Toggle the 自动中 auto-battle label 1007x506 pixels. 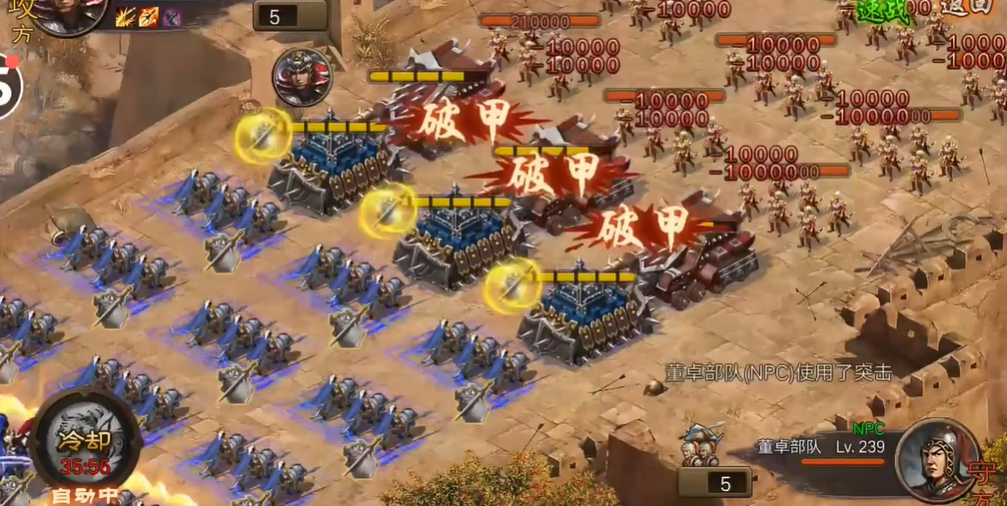point(84,494)
